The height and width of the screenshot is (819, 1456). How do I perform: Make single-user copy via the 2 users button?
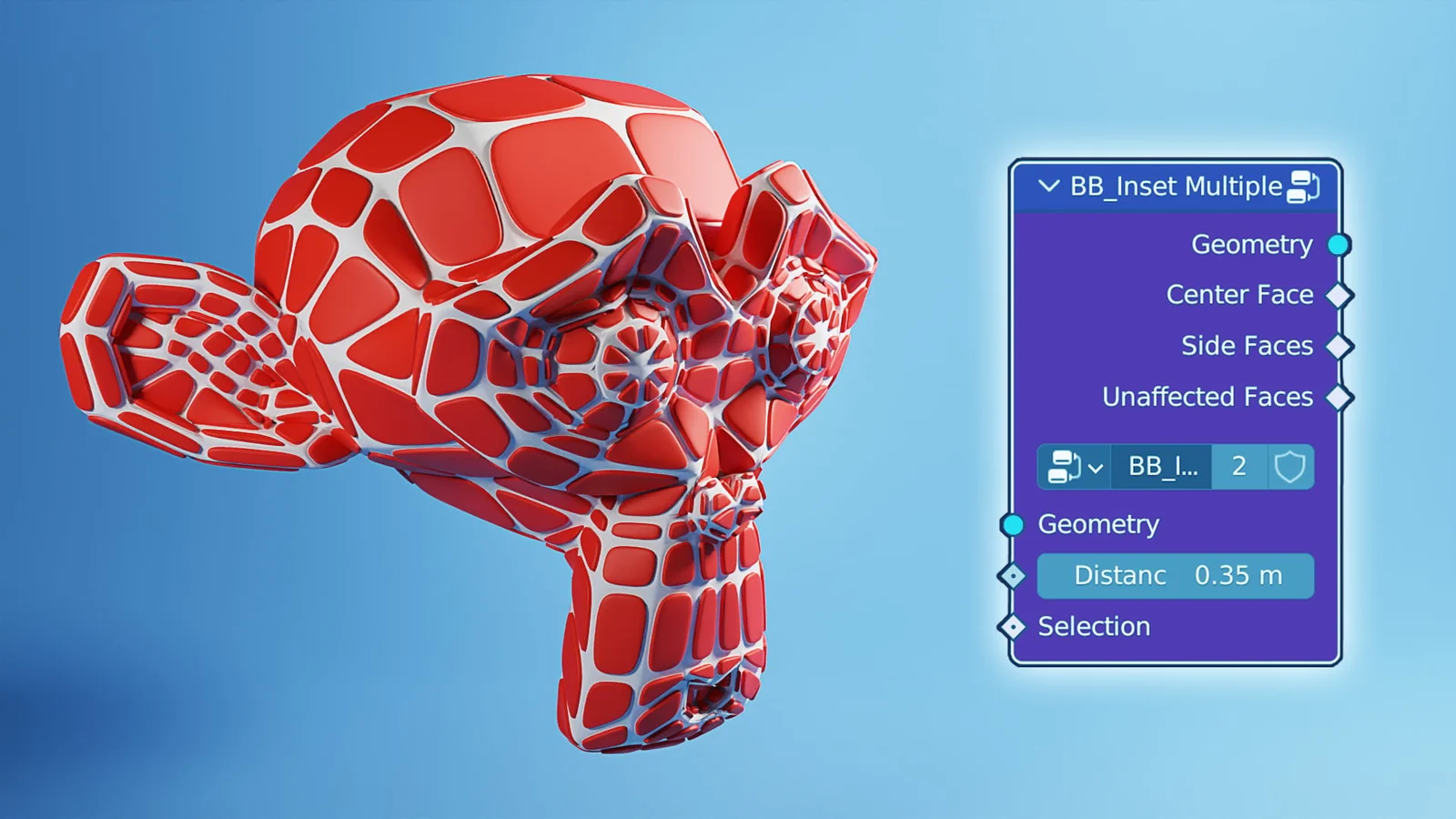pyautogui.click(x=1239, y=467)
